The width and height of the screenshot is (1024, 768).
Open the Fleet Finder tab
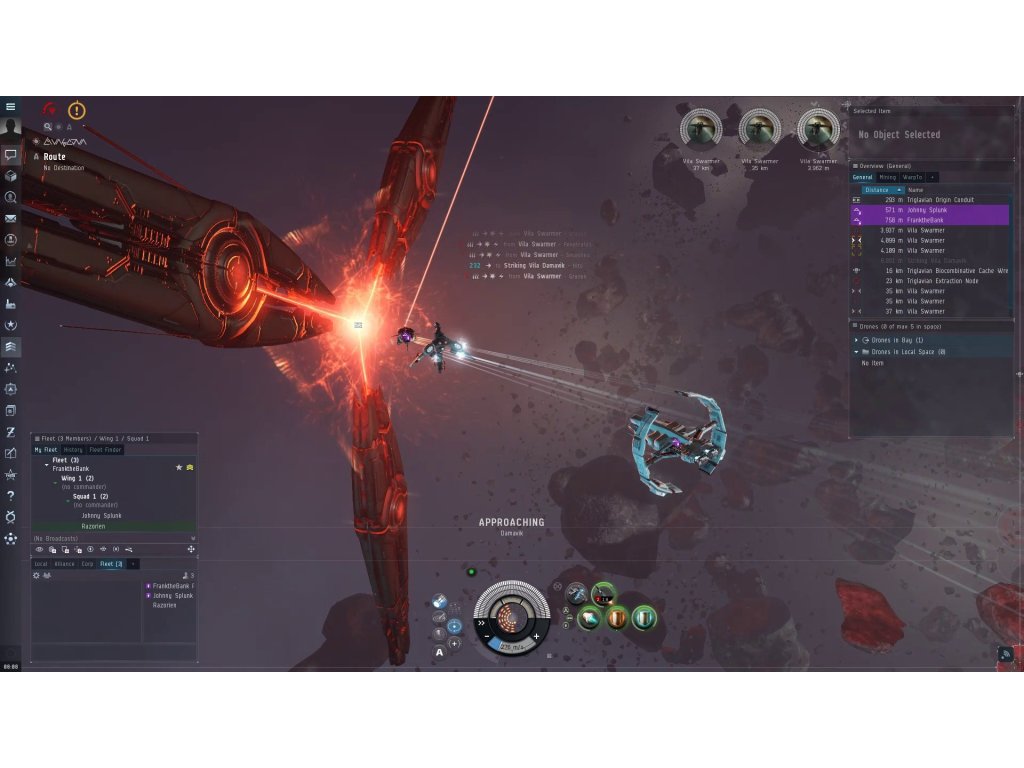click(x=105, y=450)
